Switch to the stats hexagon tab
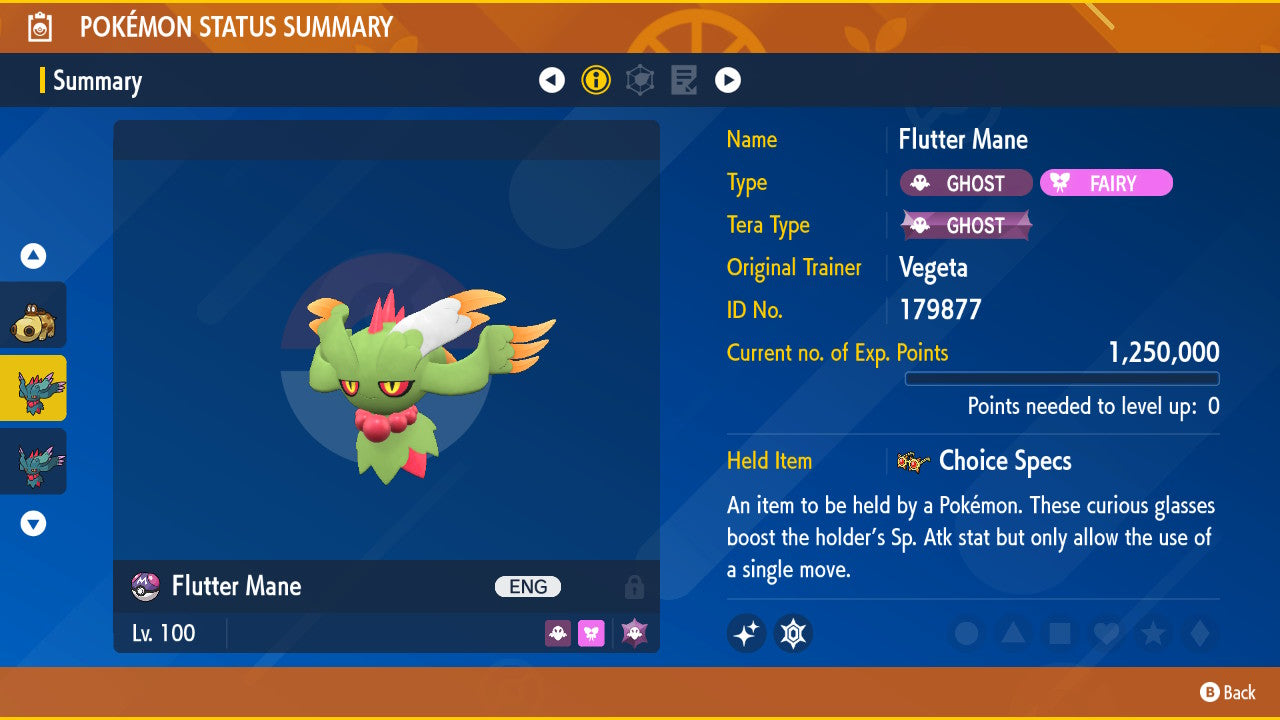 [640, 80]
